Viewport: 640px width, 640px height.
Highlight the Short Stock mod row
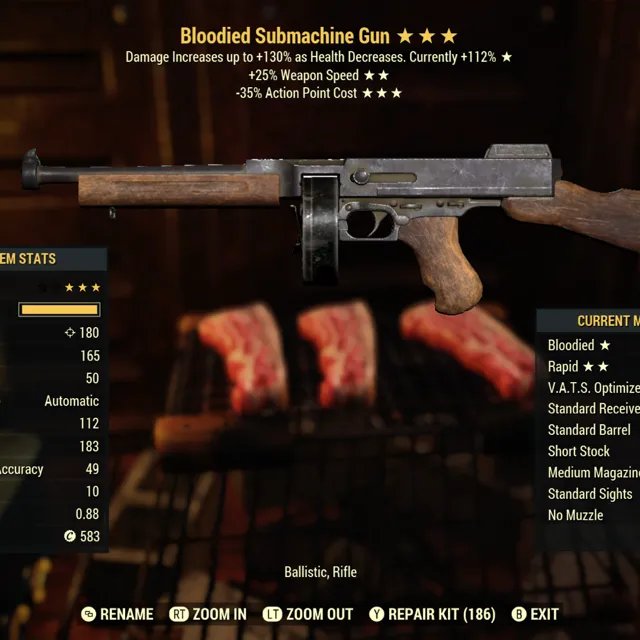pos(579,451)
